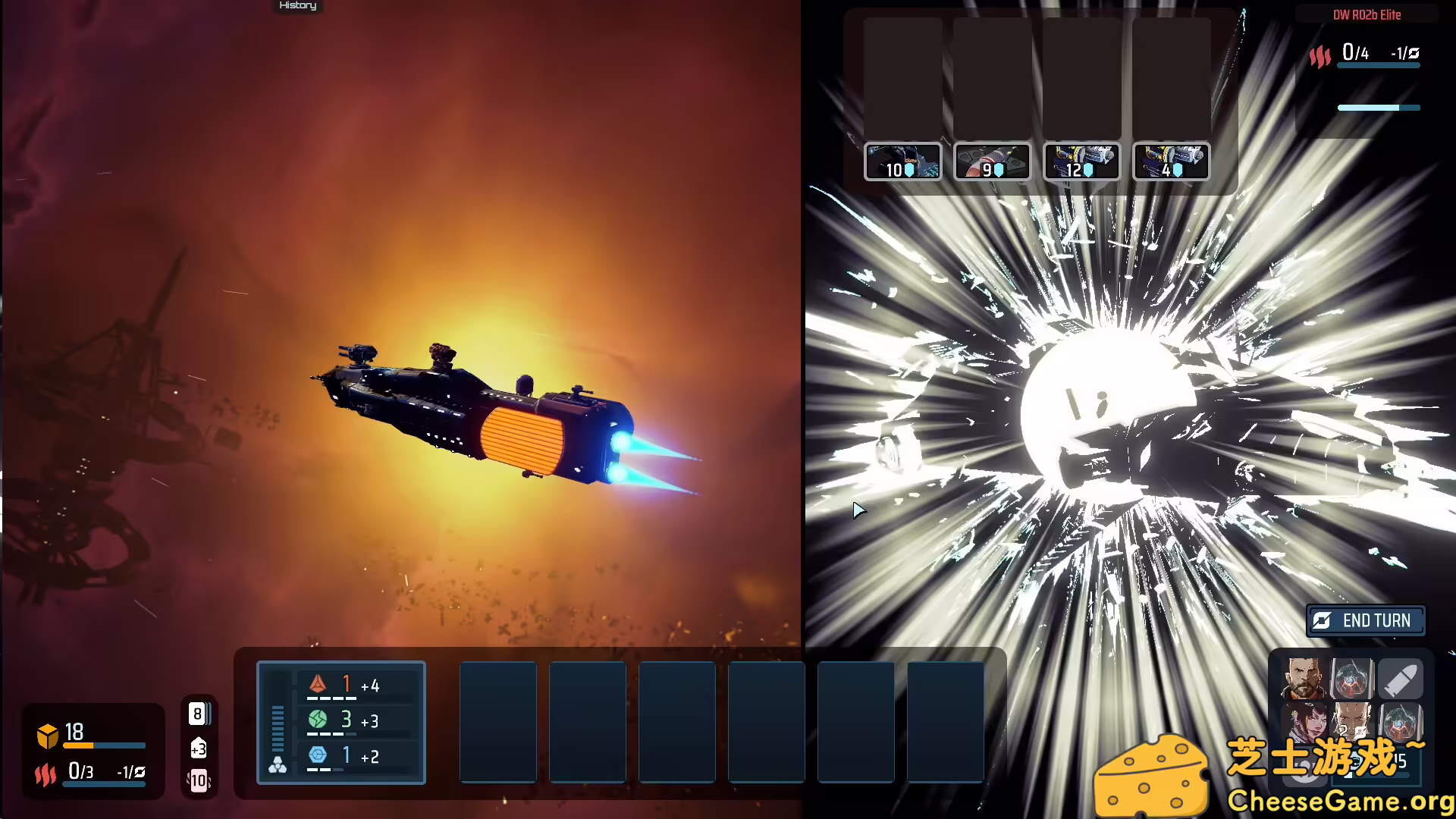
Task: Open the discard pile showing 10 cards
Action: tap(199, 778)
